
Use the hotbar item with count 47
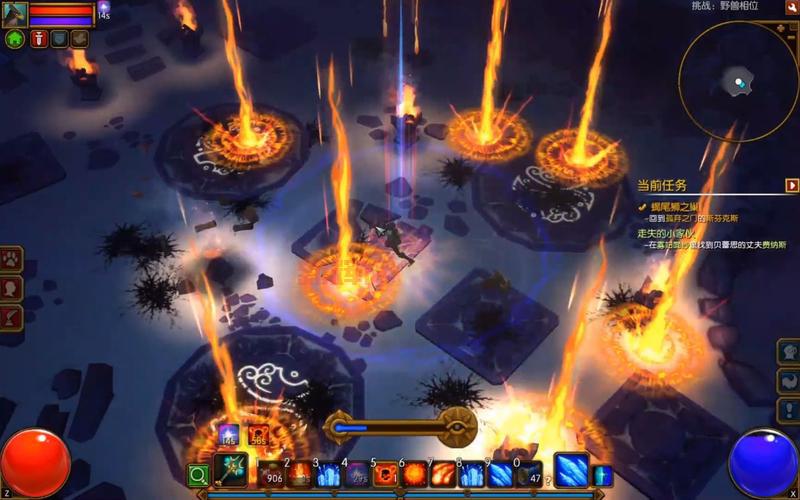point(529,474)
